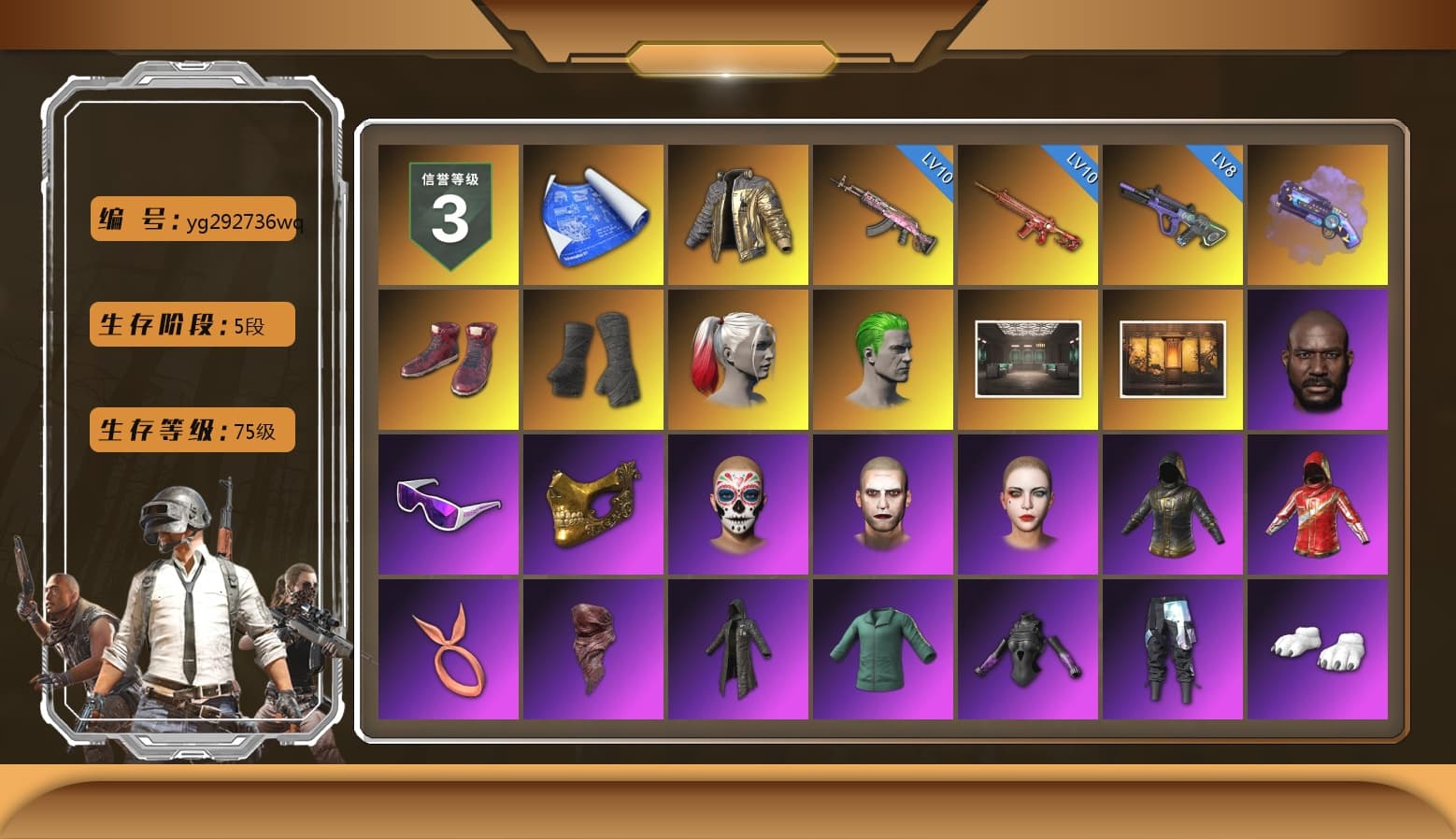The height and width of the screenshot is (839, 1456).
Task: Select the pink AKM skin marked LV10
Action: coord(882,215)
